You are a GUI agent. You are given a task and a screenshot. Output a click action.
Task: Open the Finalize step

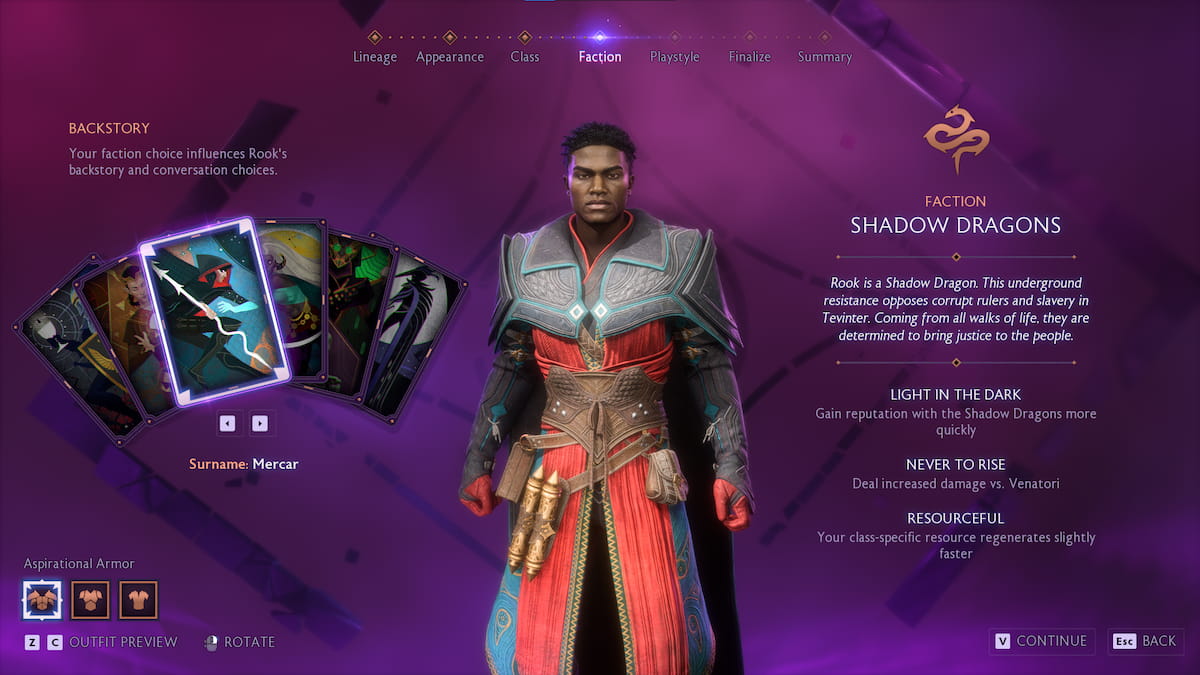pyautogui.click(x=750, y=56)
